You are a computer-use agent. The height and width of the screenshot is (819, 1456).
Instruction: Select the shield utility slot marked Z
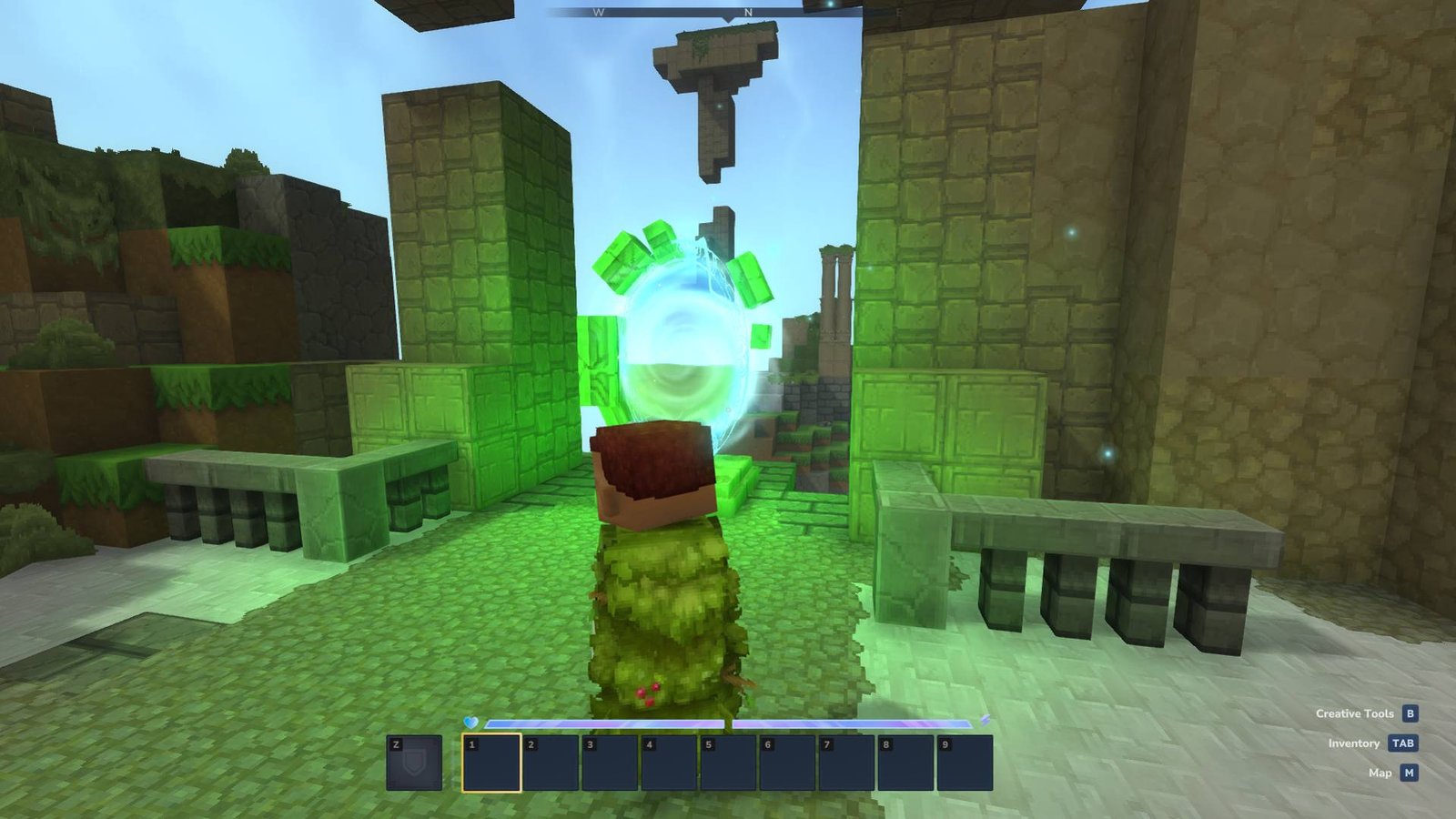[x=414, y=763]
